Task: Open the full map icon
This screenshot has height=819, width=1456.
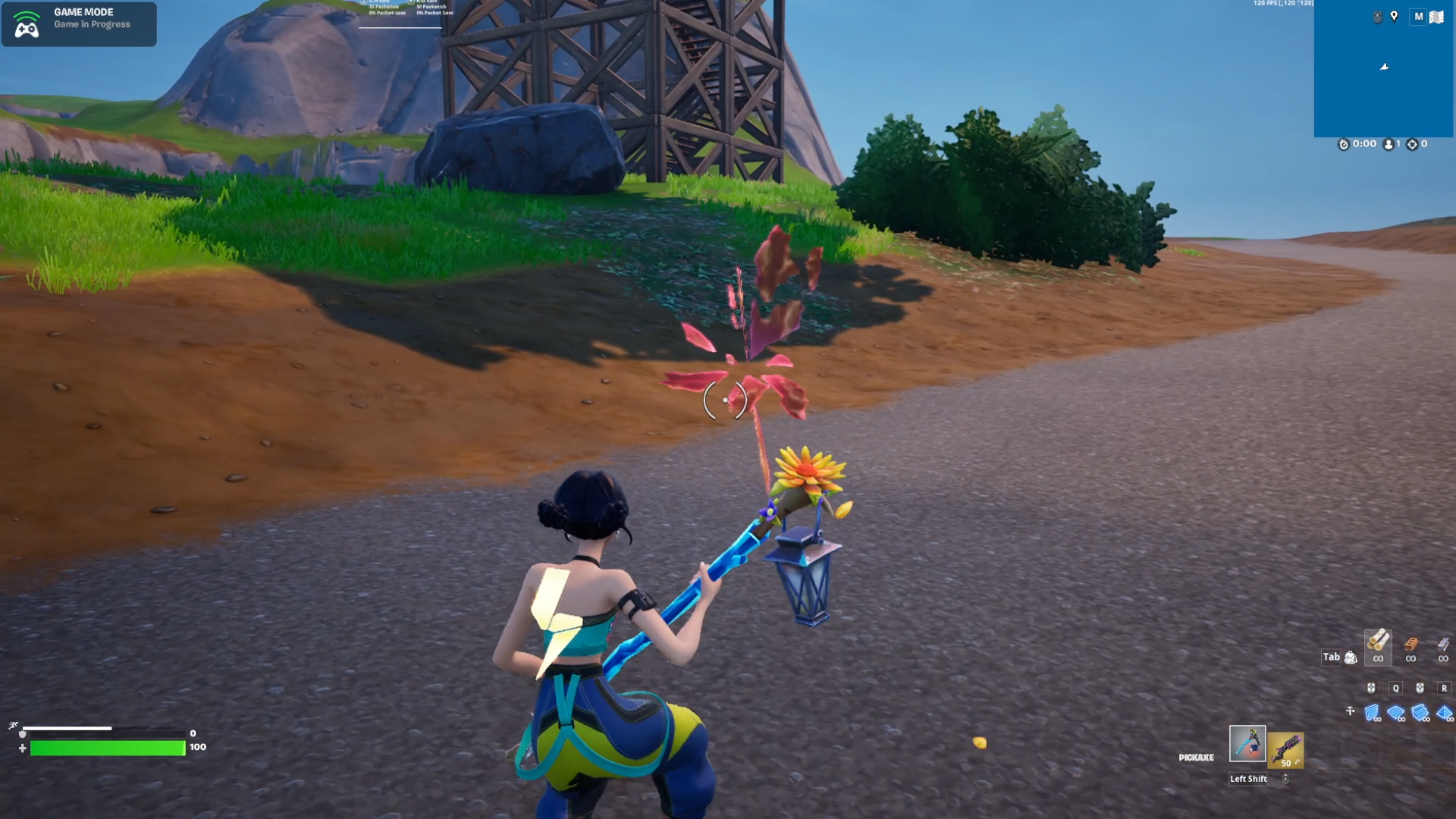Action: (1436, 17)
